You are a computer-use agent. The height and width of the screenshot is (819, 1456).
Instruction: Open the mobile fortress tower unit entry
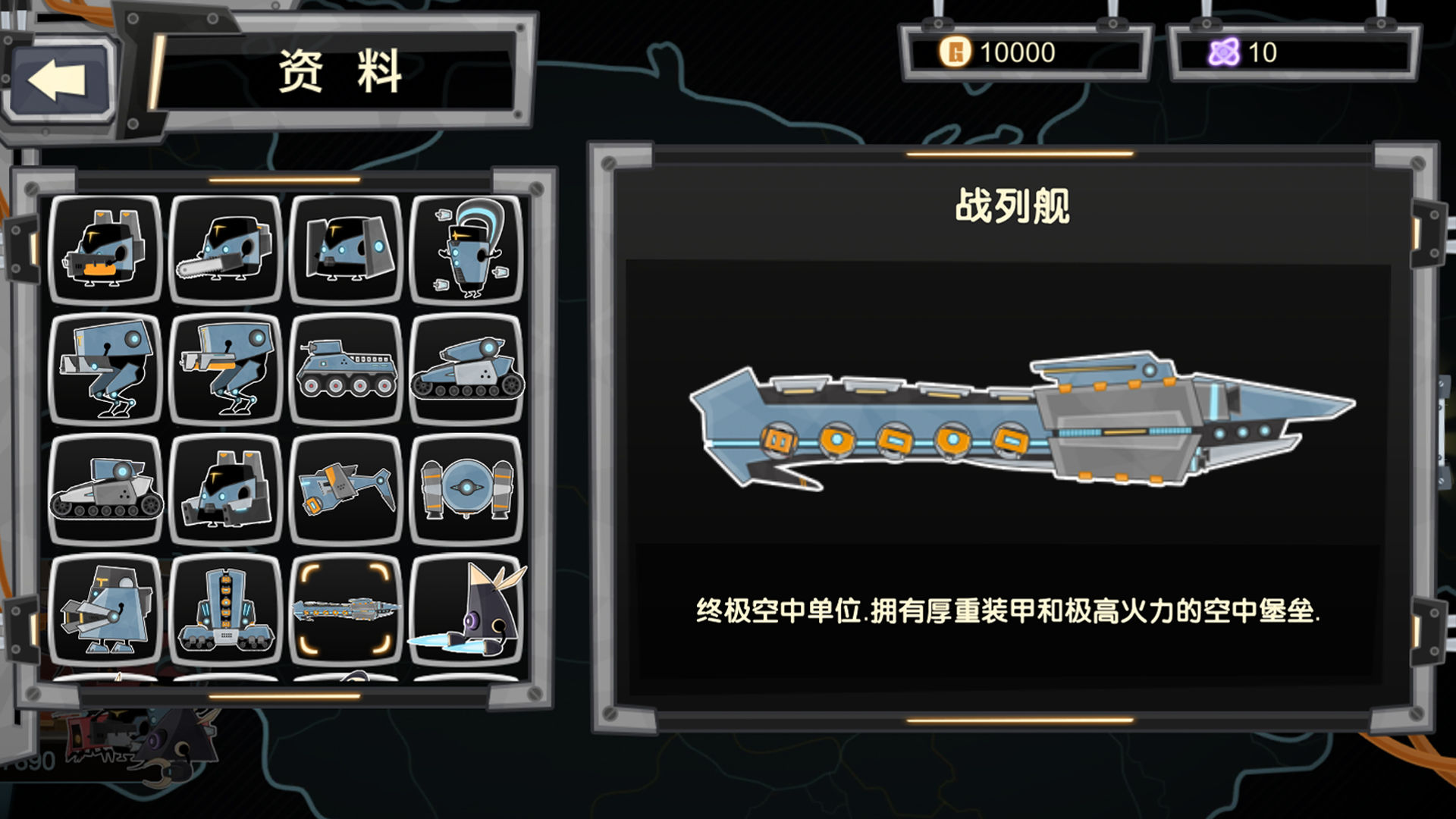(227, 614)
